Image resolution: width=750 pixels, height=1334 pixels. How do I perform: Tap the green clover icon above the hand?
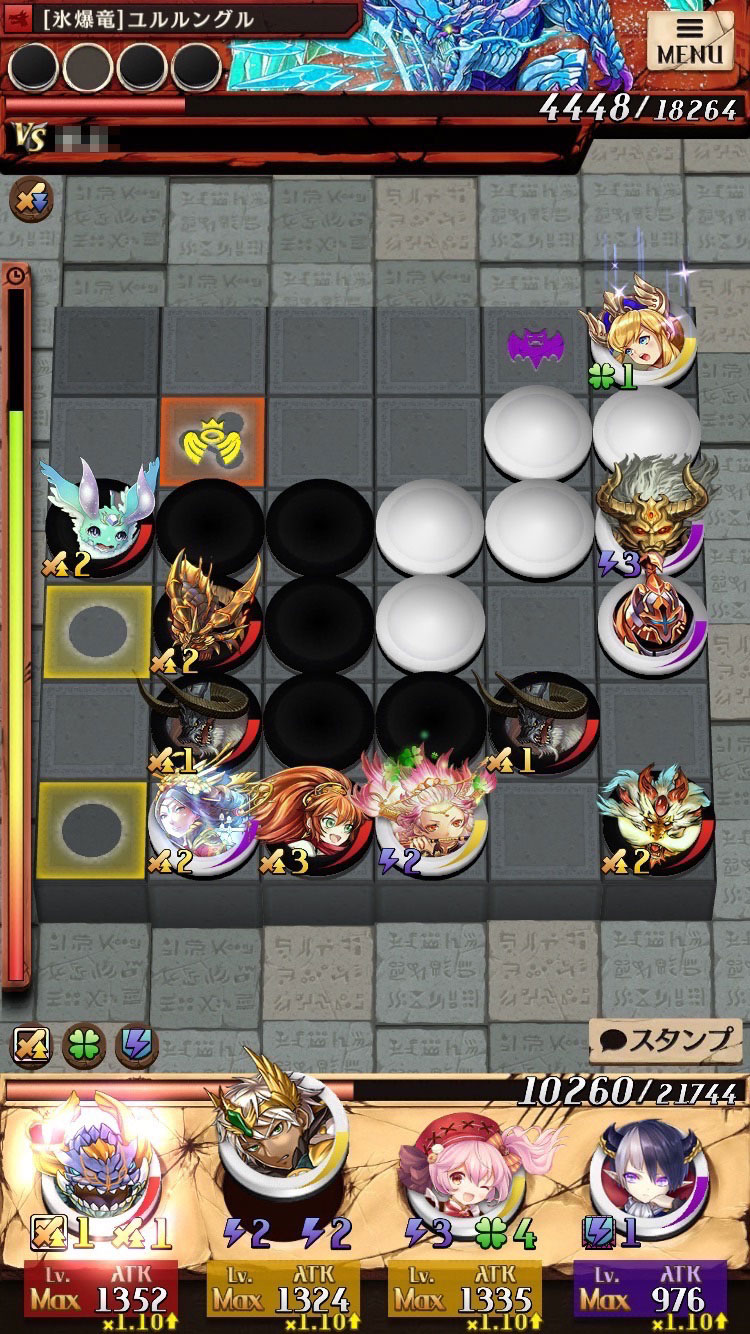point(84,1046)
